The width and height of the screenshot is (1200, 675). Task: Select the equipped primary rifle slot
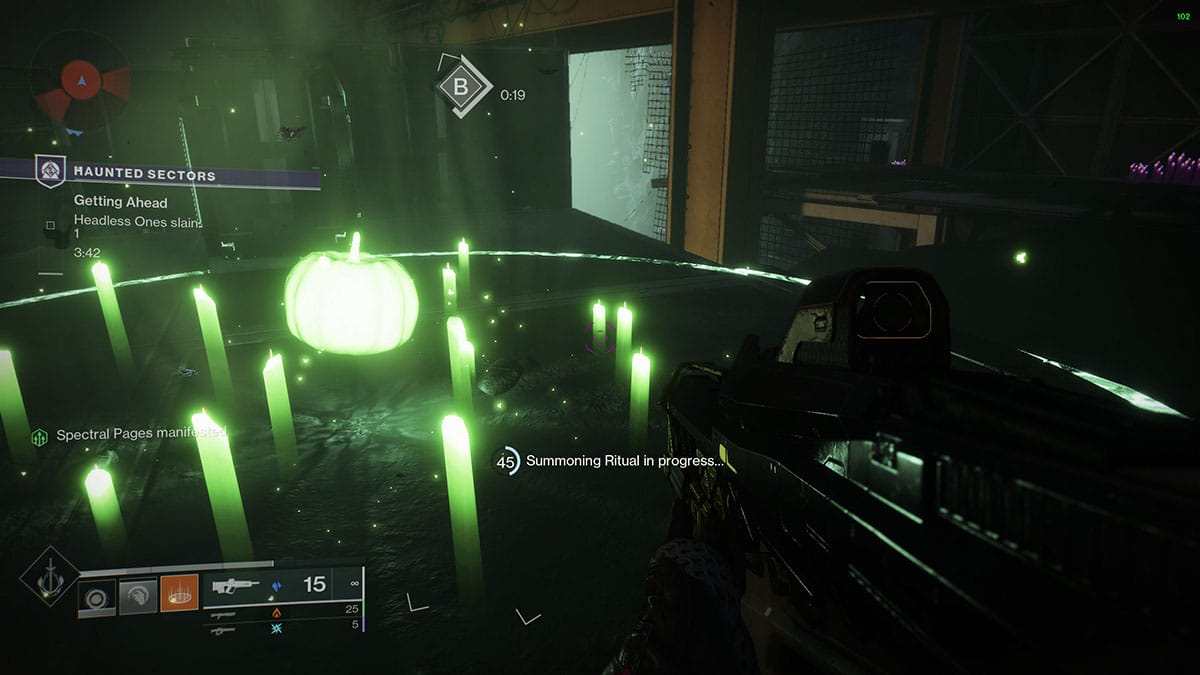pyautogui.click(x=283, y=585)
